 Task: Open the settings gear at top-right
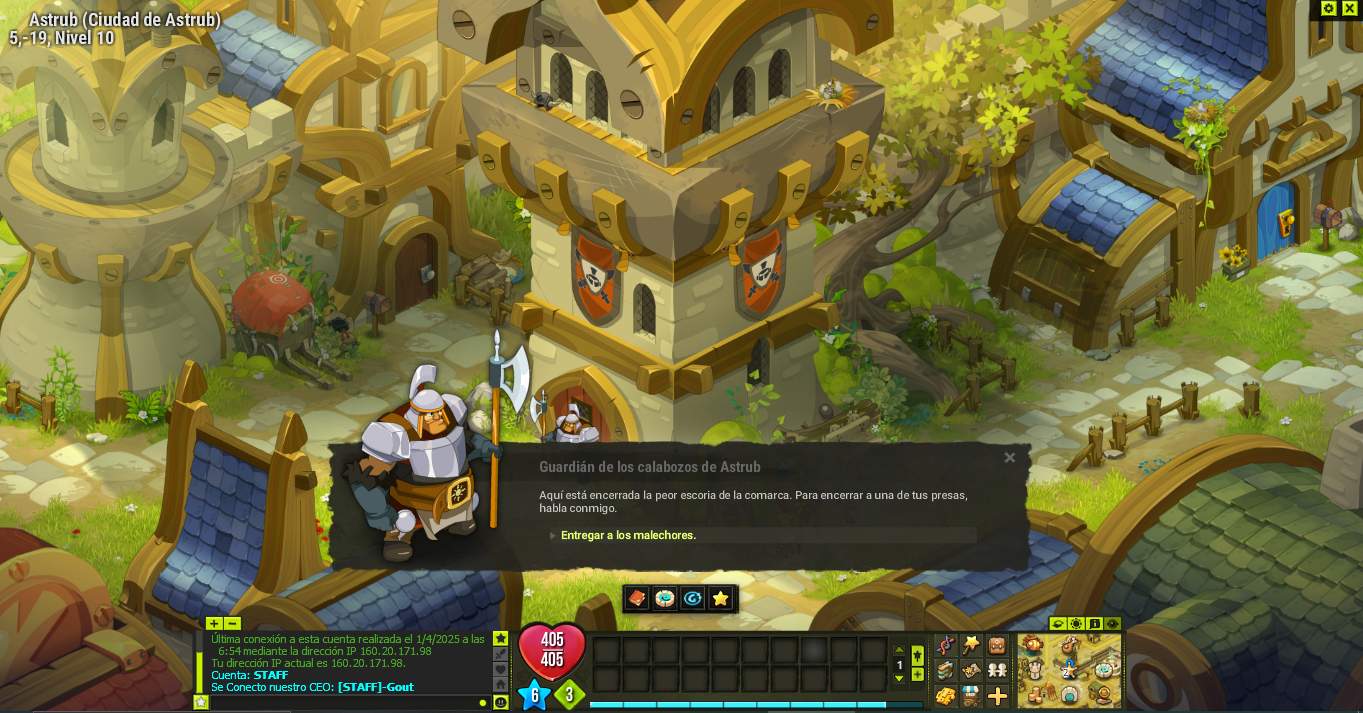[x=1328, y=8]
